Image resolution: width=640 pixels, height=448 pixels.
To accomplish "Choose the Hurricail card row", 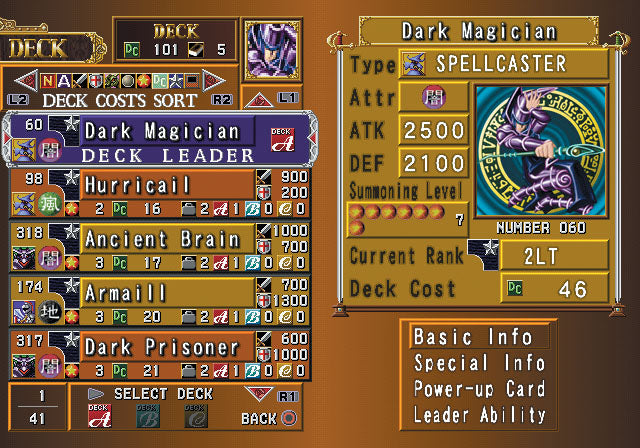I will (160, 193).
